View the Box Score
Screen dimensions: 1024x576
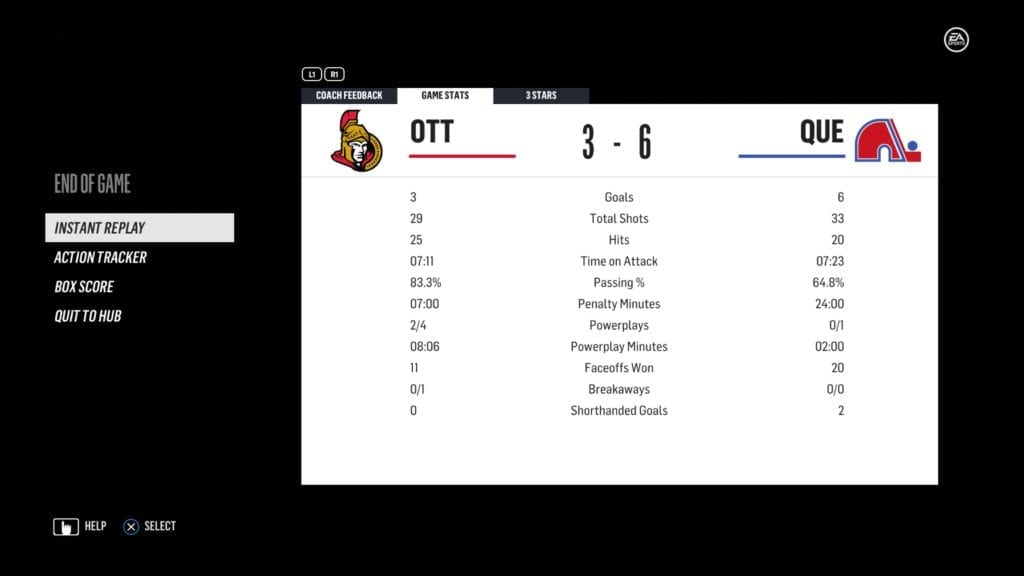[84, 287]
